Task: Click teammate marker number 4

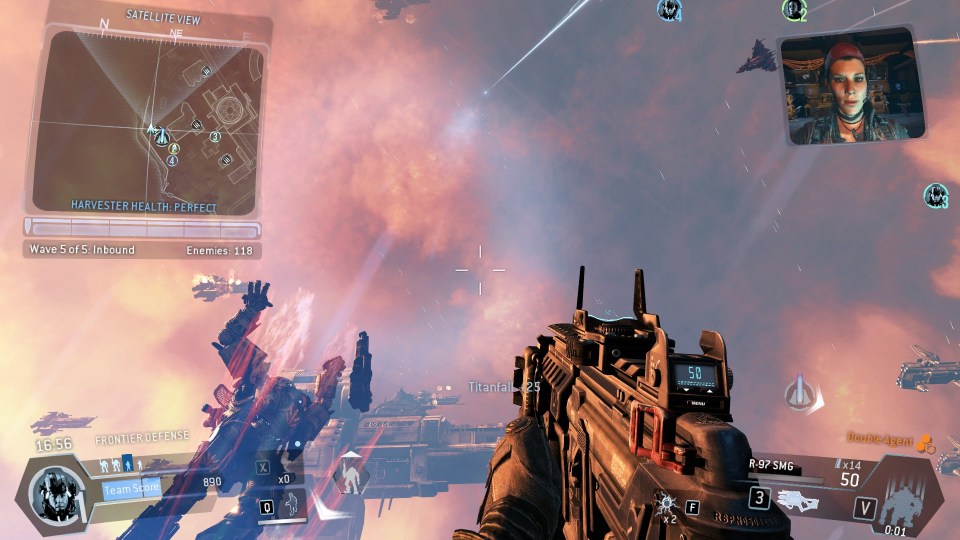Action: tap(669, 10)
